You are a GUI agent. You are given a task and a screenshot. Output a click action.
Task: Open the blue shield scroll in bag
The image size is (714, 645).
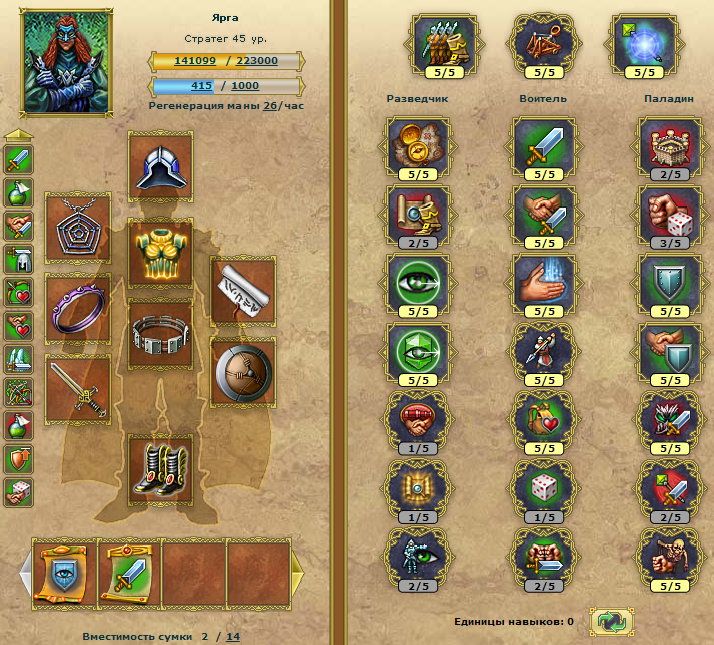[x=63, y=574]
